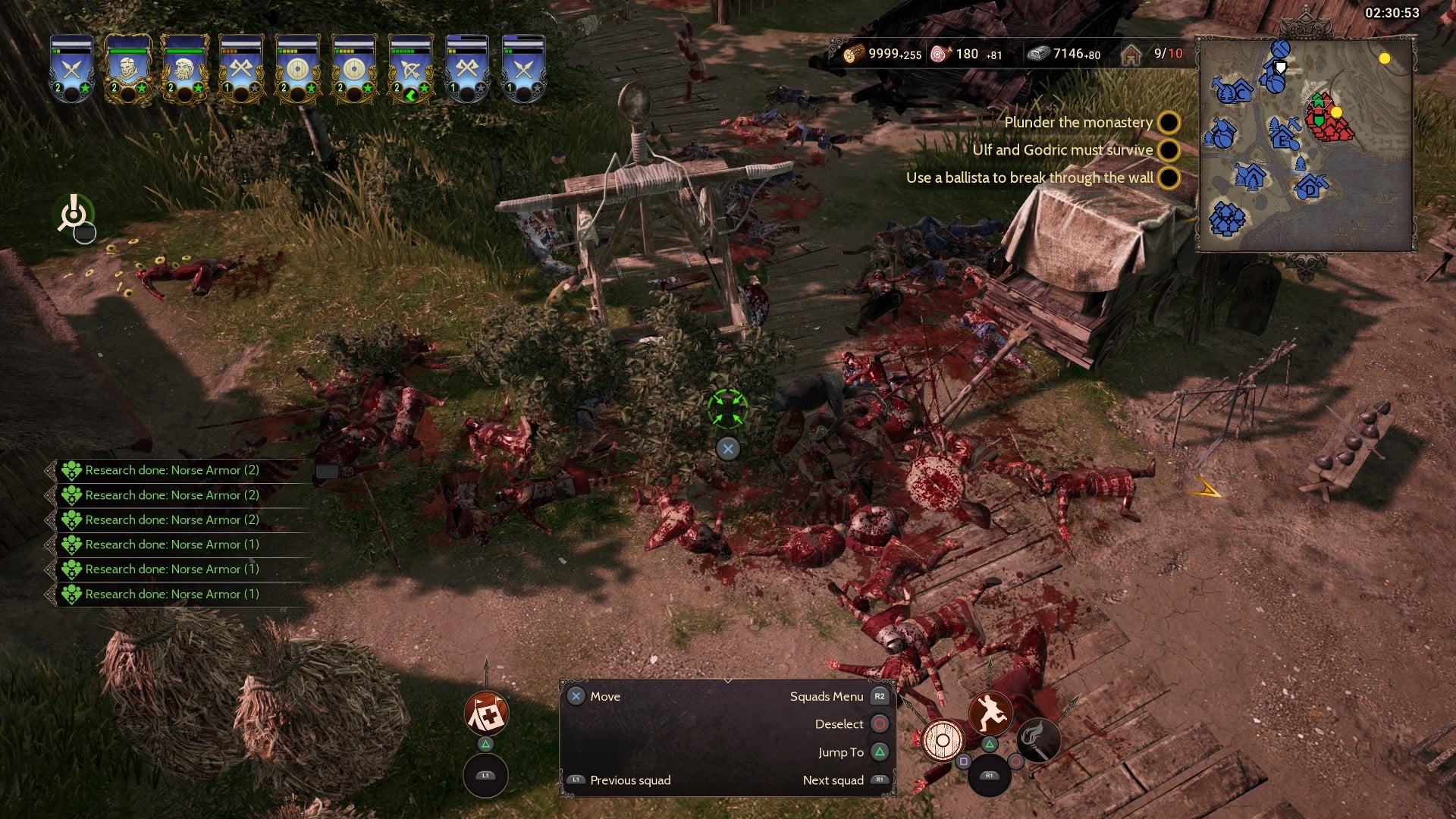Viewport: 1456px width, 819px height.
Task: Select the ballista wall-break objective
Action: point(1029,177)
